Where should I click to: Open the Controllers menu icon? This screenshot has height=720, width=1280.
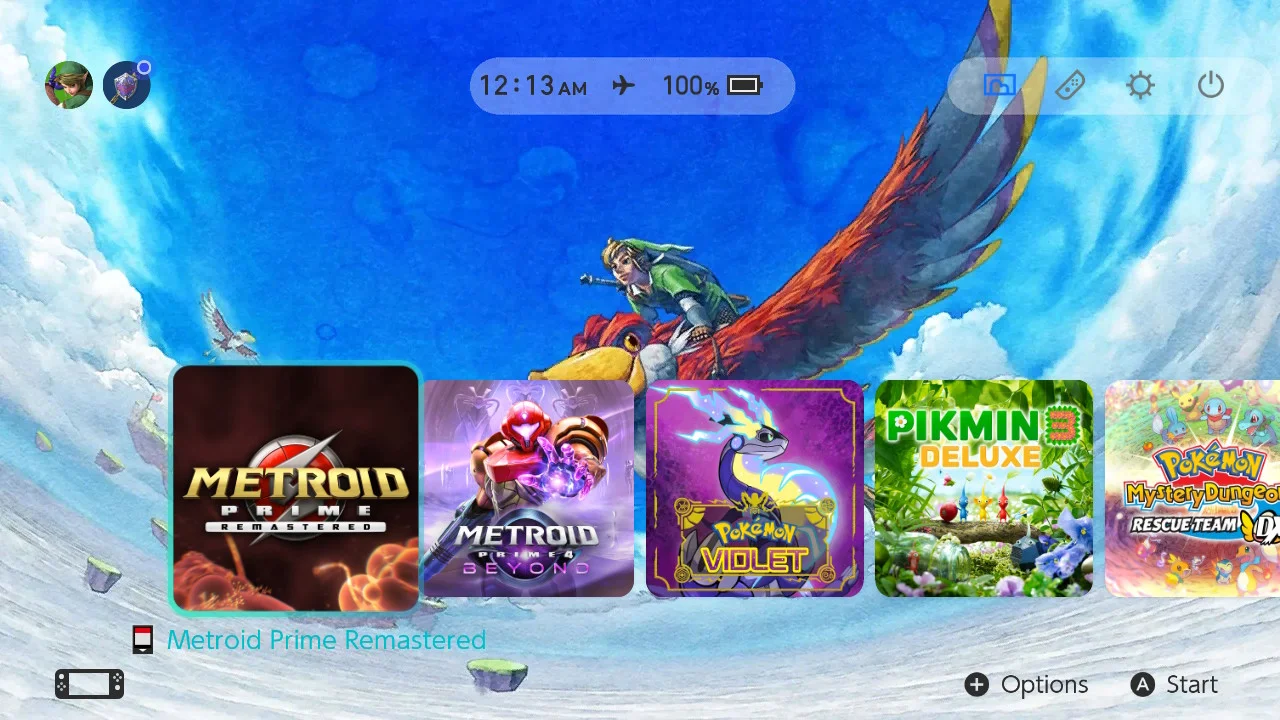pos(1070,85)
